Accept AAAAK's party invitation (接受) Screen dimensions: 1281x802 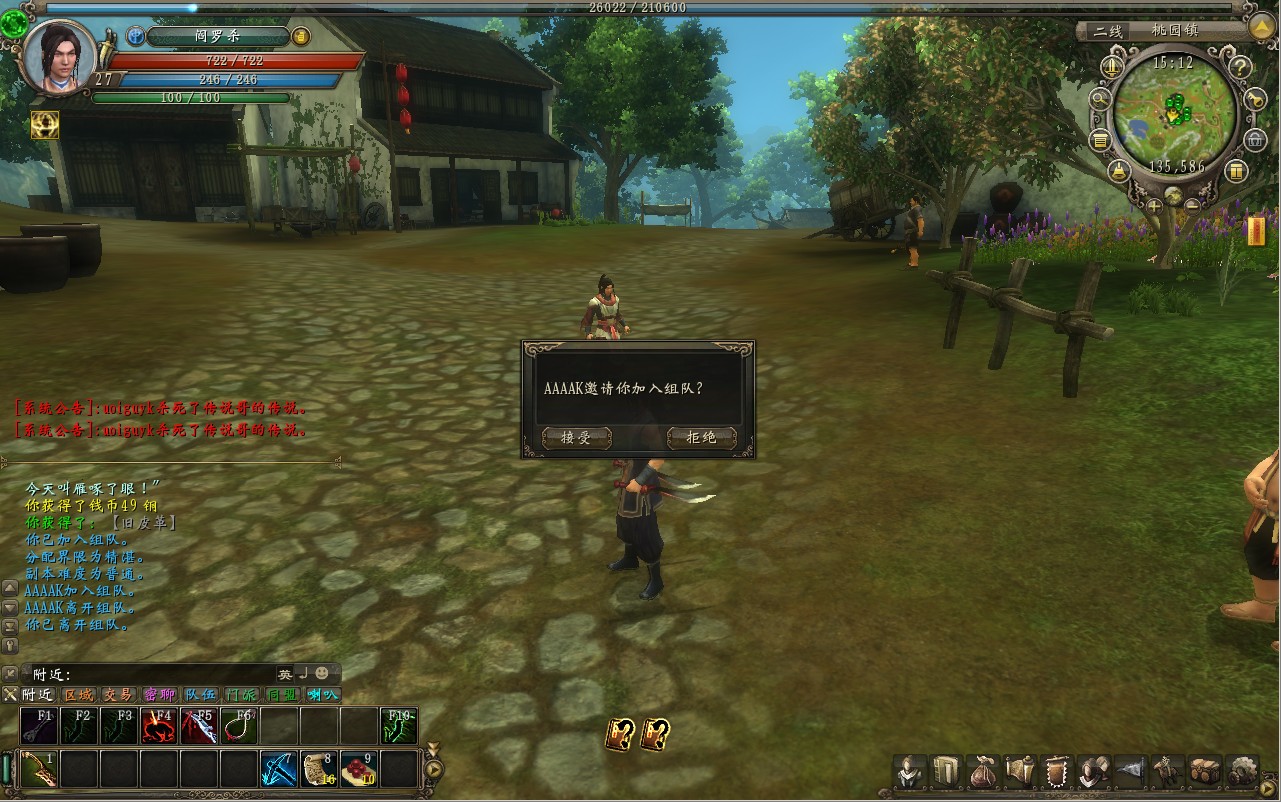pyautogui.click(x=576, y=438)
